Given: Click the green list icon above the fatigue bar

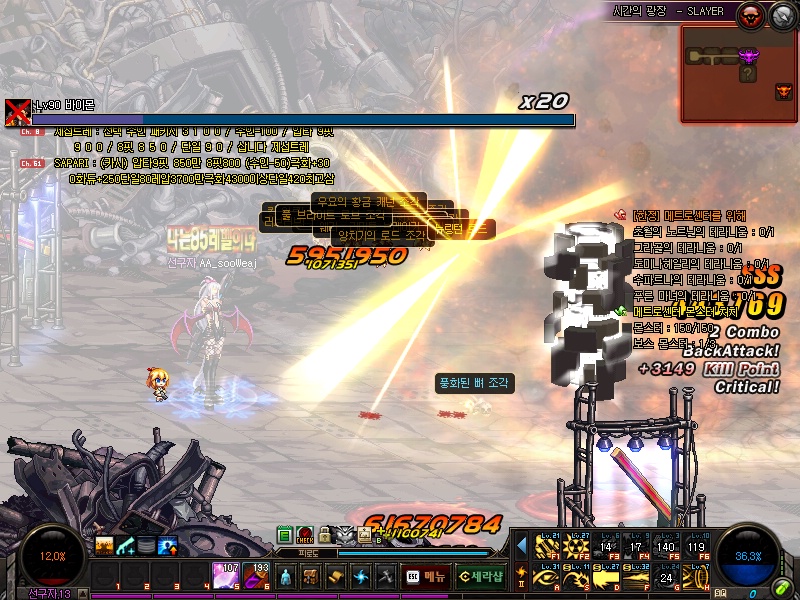Looking at the screenshot, I should point(285,535).
